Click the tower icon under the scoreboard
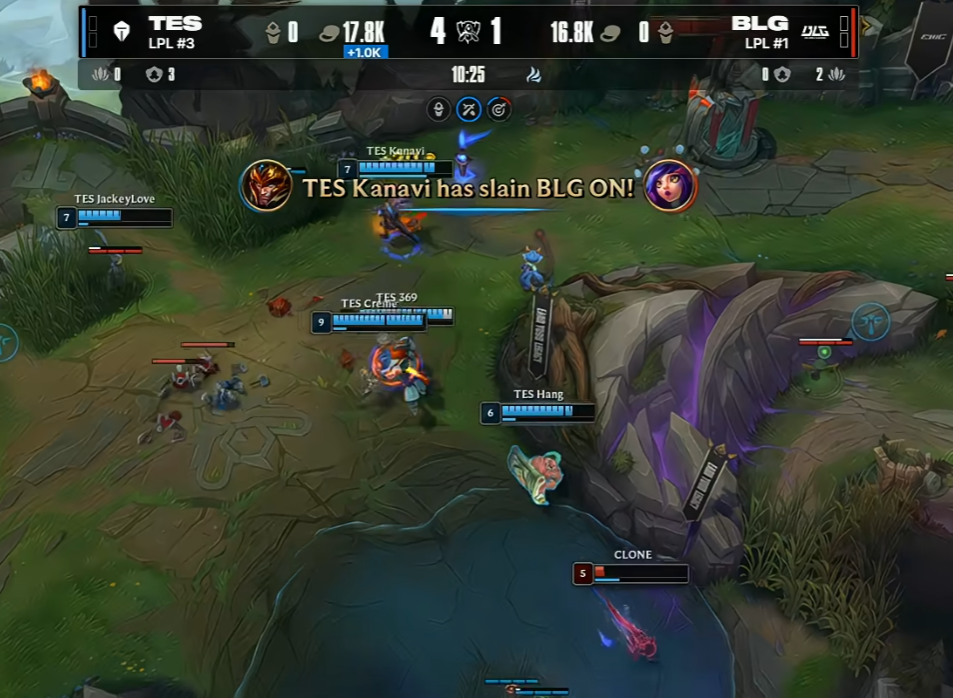Screen dimensions: 953x698 438,109
